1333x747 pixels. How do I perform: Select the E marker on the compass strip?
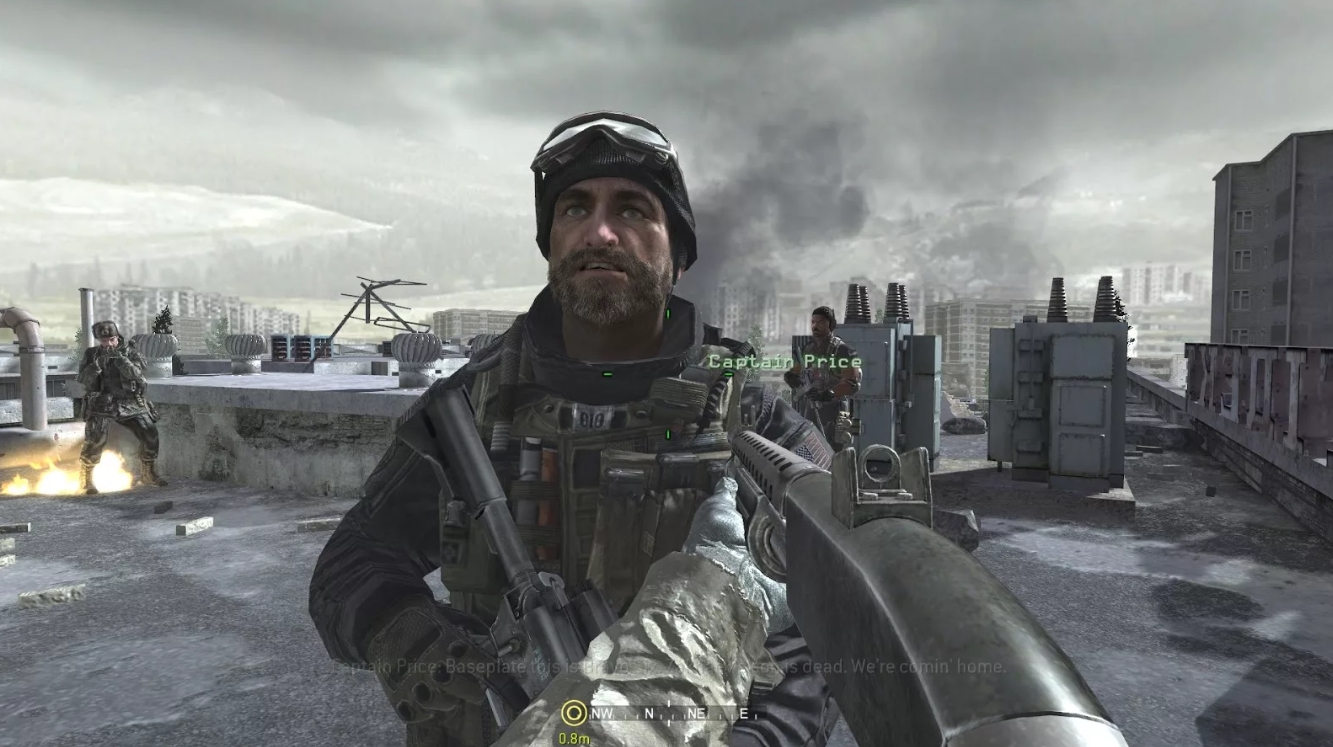(743, 714)
